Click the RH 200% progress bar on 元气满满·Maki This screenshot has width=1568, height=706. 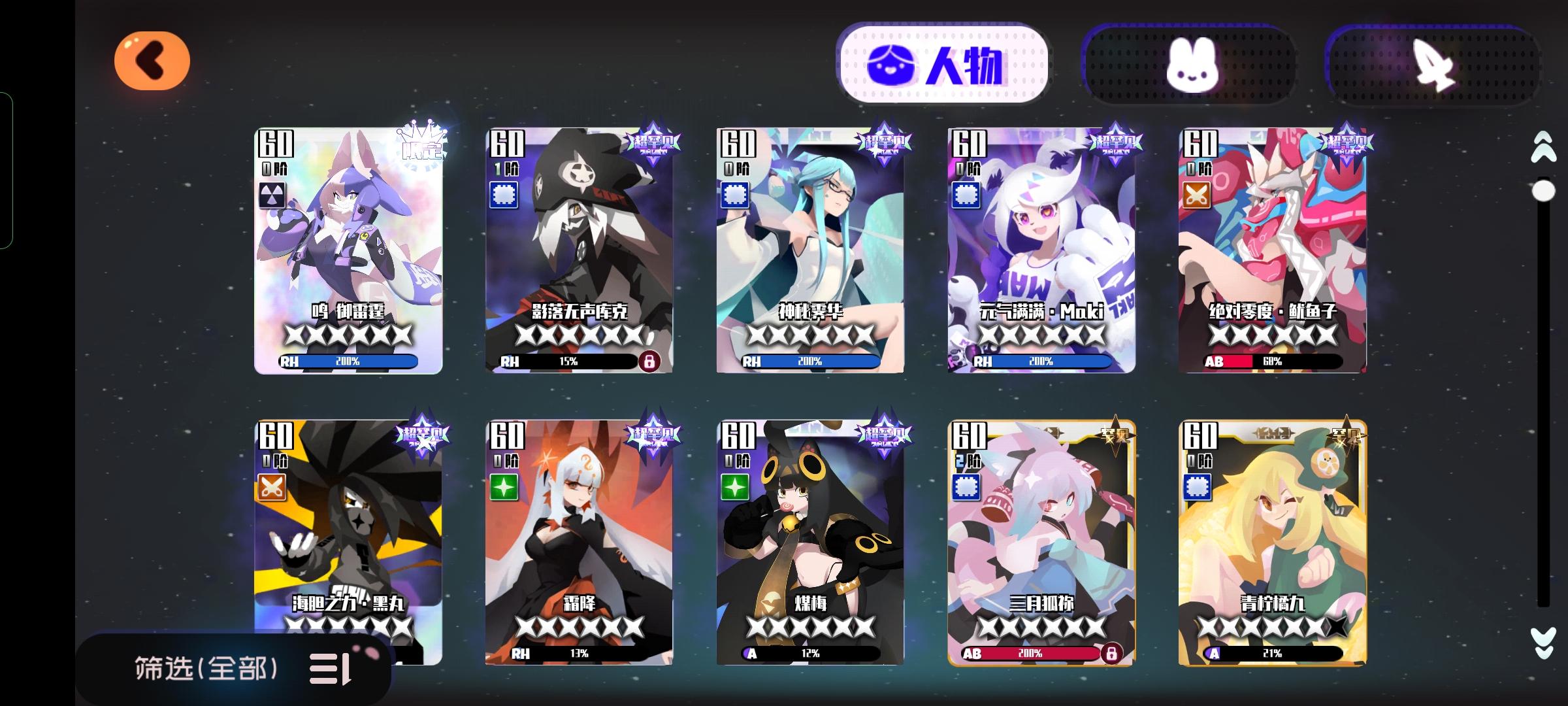[1043, 360]
